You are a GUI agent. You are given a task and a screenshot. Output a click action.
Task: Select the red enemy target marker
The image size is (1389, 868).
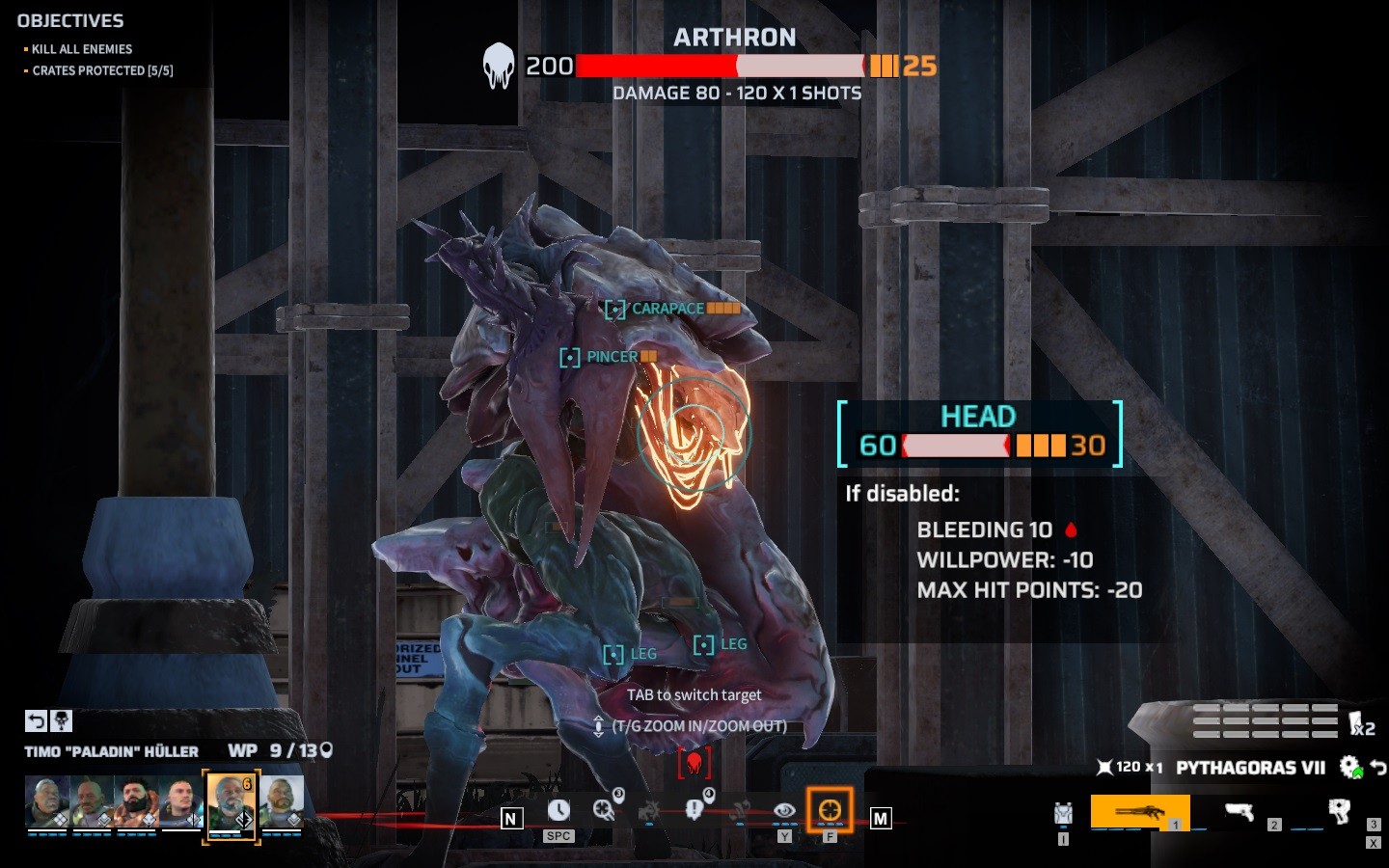pyautogui.click(x=694, y=764)
